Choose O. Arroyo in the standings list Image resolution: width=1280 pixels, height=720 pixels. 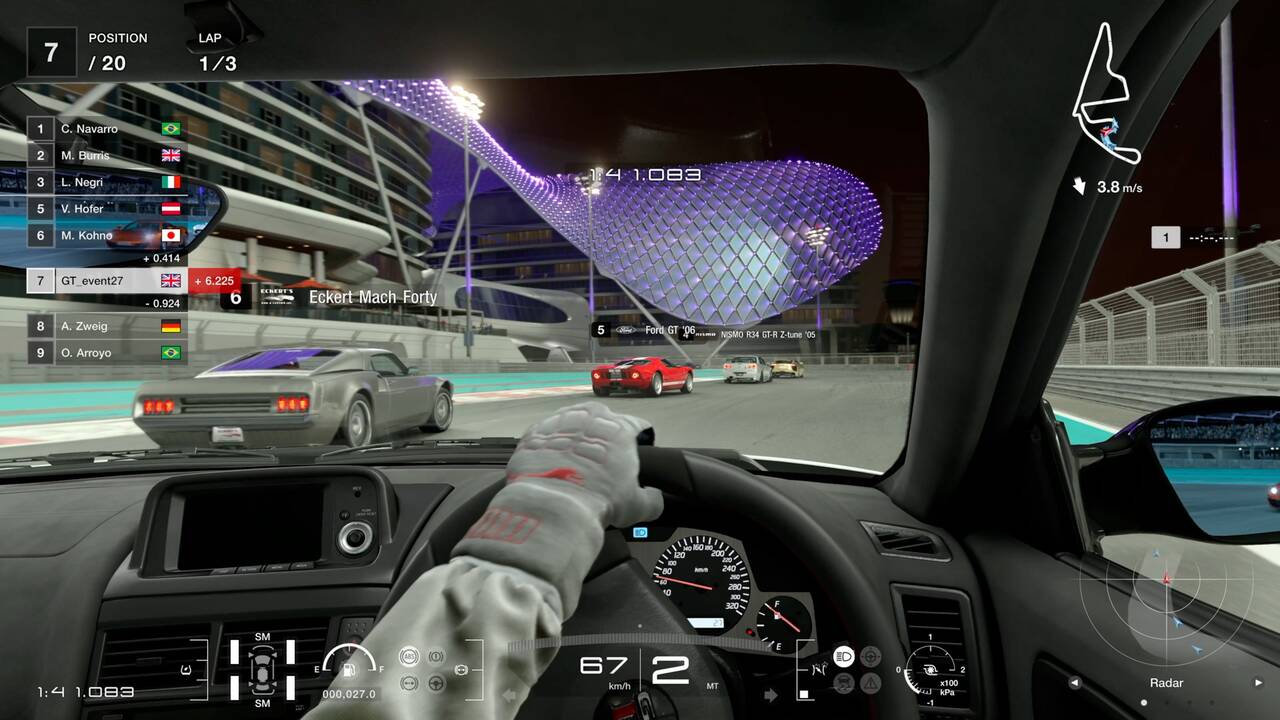point(107,352)
